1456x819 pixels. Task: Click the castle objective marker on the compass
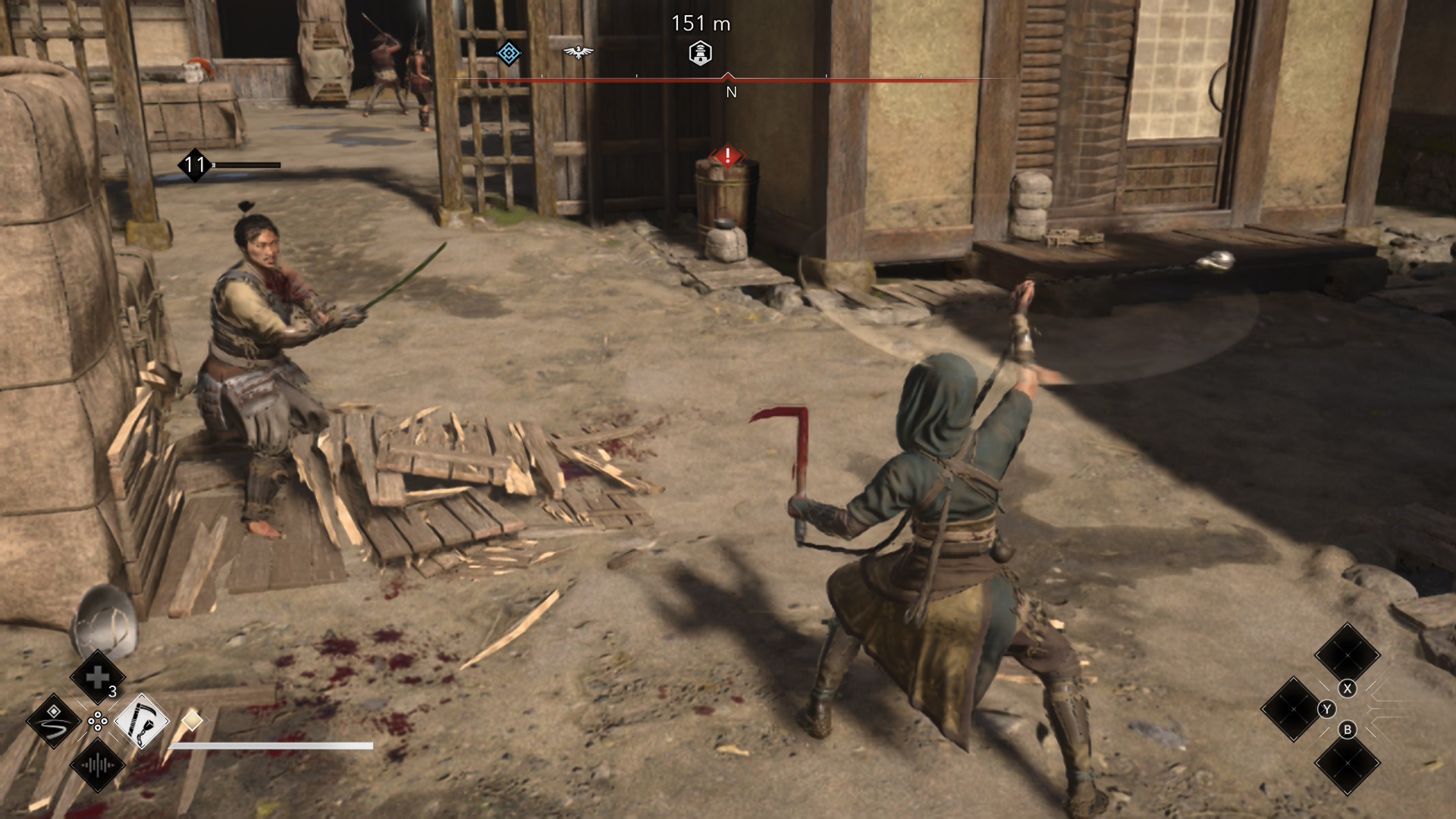[700, 53]
